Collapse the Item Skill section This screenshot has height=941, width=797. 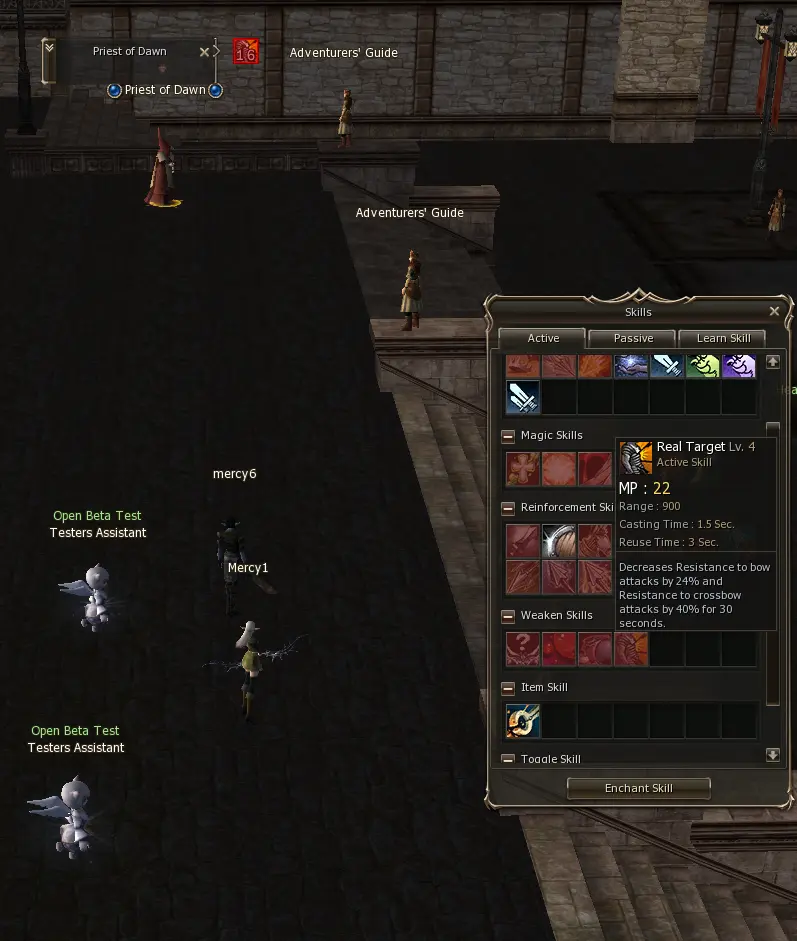[508, 688]
